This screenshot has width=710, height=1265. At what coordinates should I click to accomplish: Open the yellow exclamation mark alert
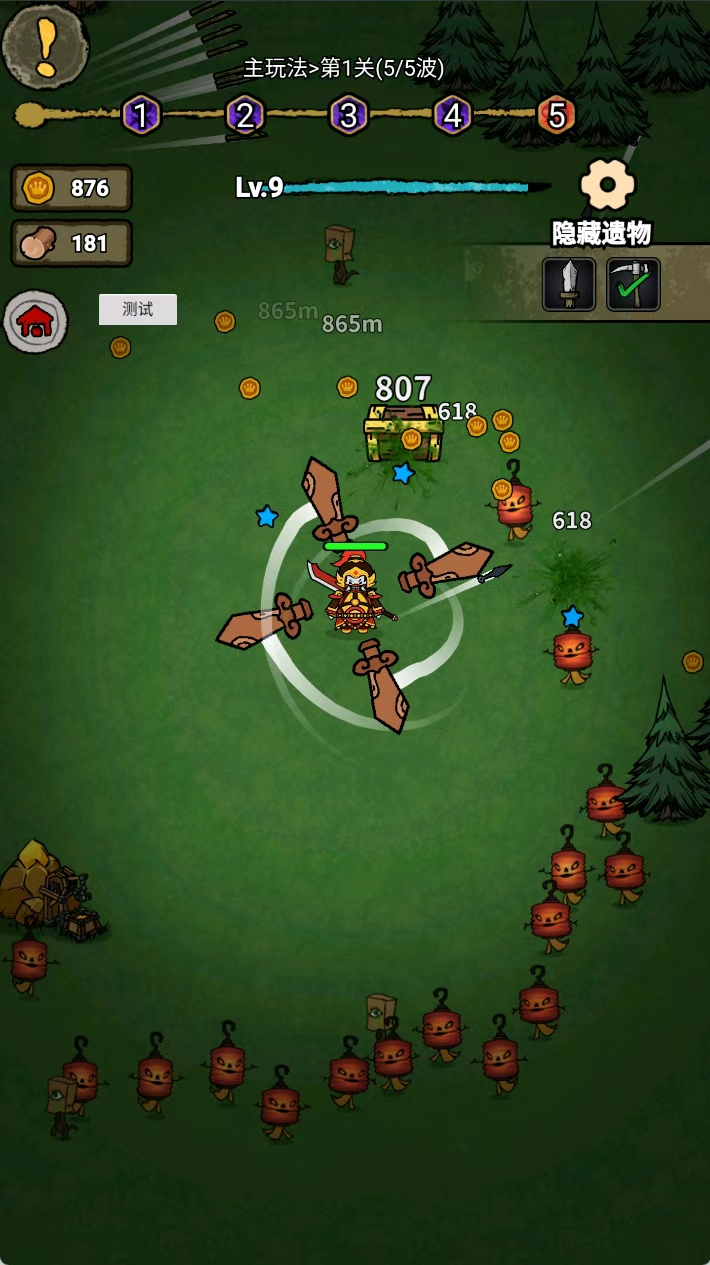pos(45,45)
